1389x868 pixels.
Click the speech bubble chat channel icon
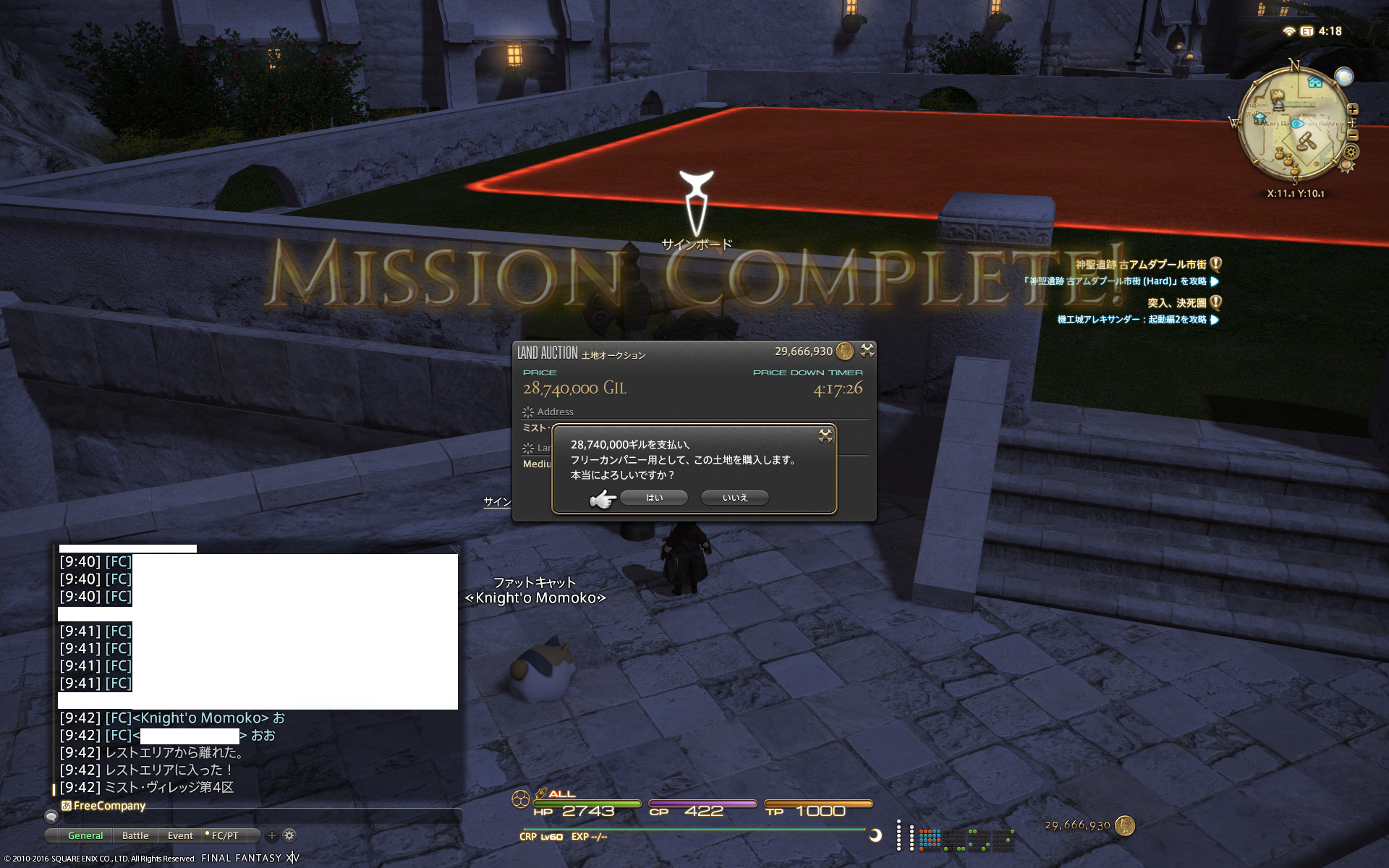[x=51, y=817]
